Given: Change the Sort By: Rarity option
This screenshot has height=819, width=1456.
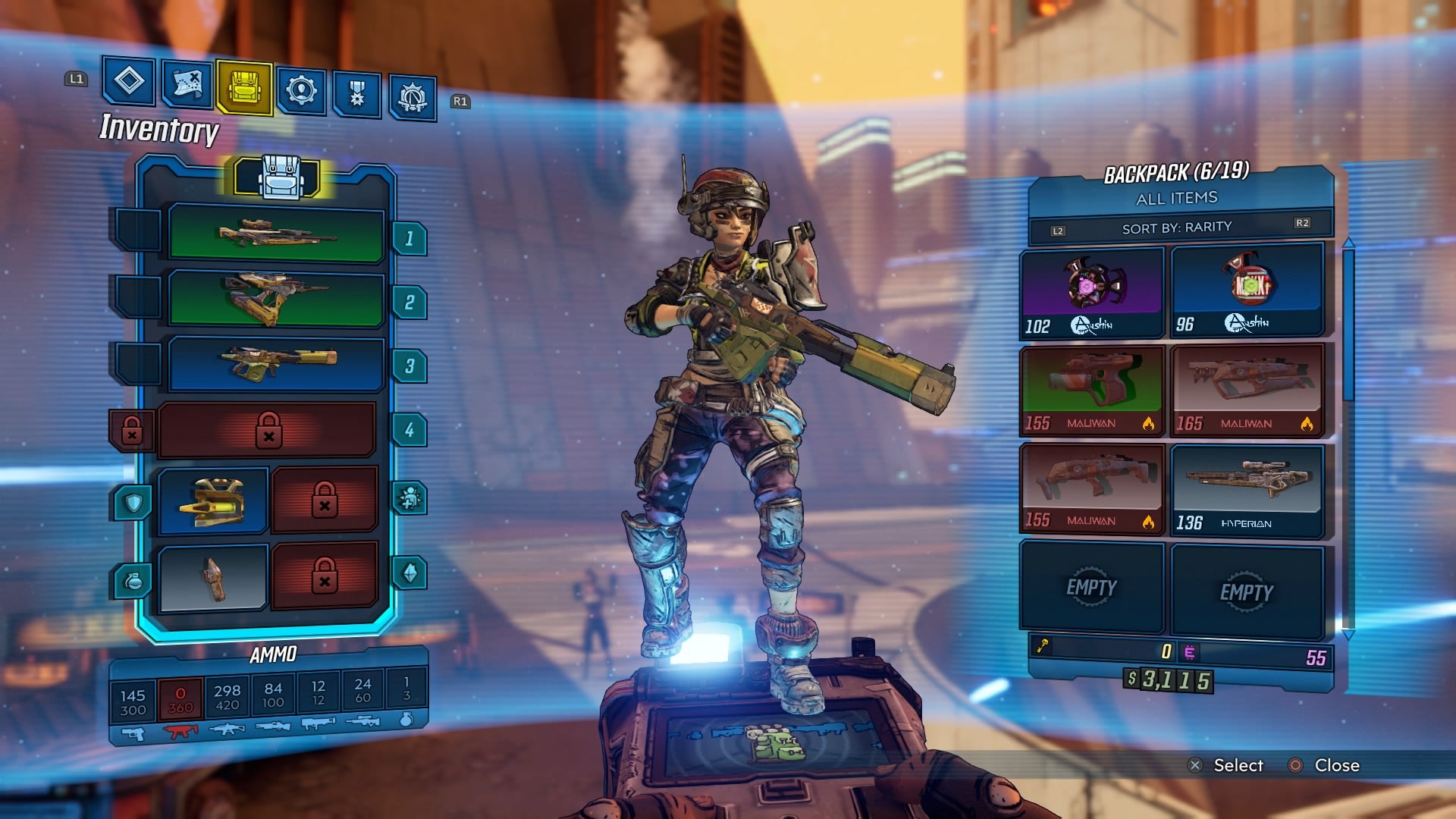Looking at the screenshot, I should pos(1177,227).
